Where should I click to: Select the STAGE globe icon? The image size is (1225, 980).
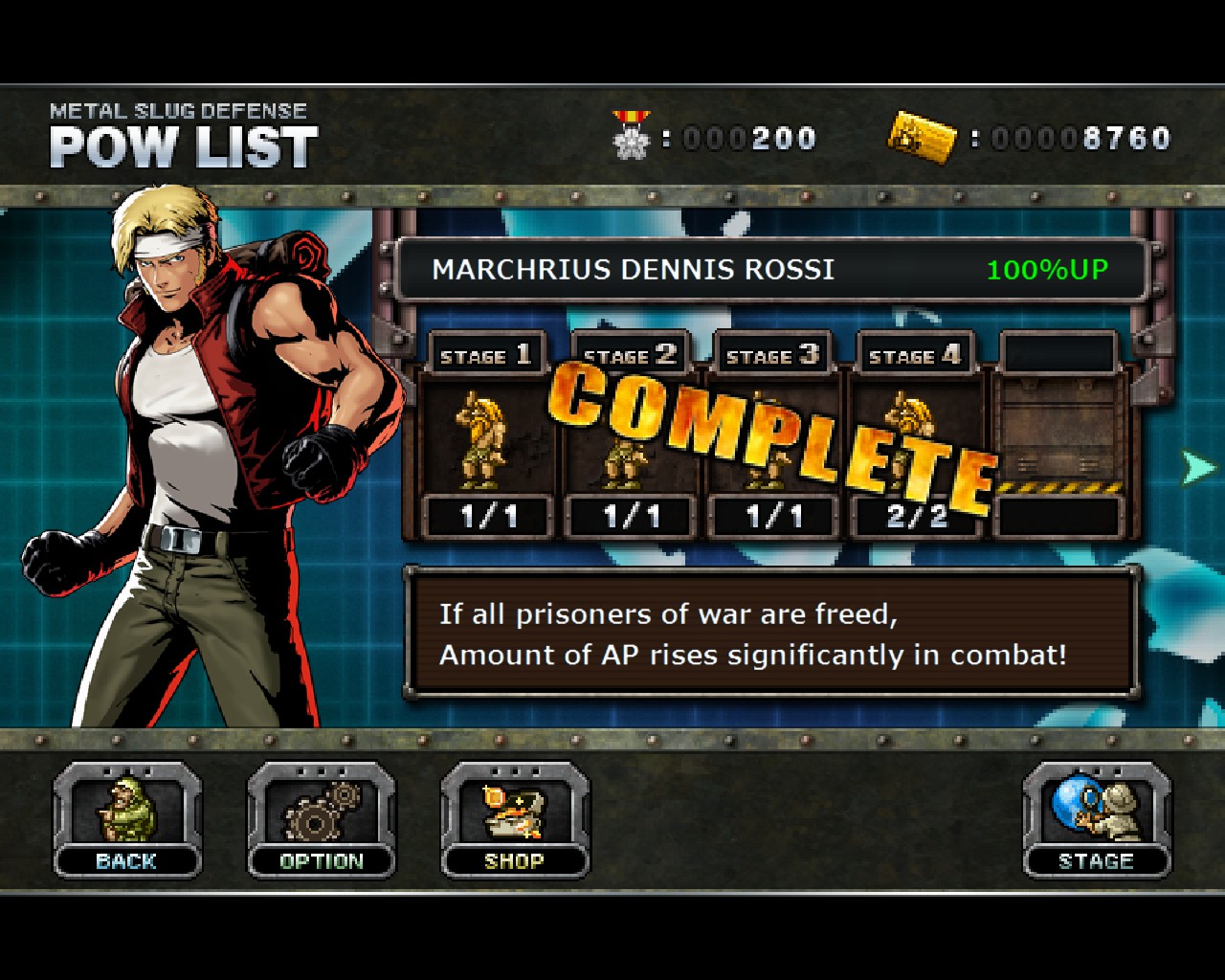point(1097,809)
